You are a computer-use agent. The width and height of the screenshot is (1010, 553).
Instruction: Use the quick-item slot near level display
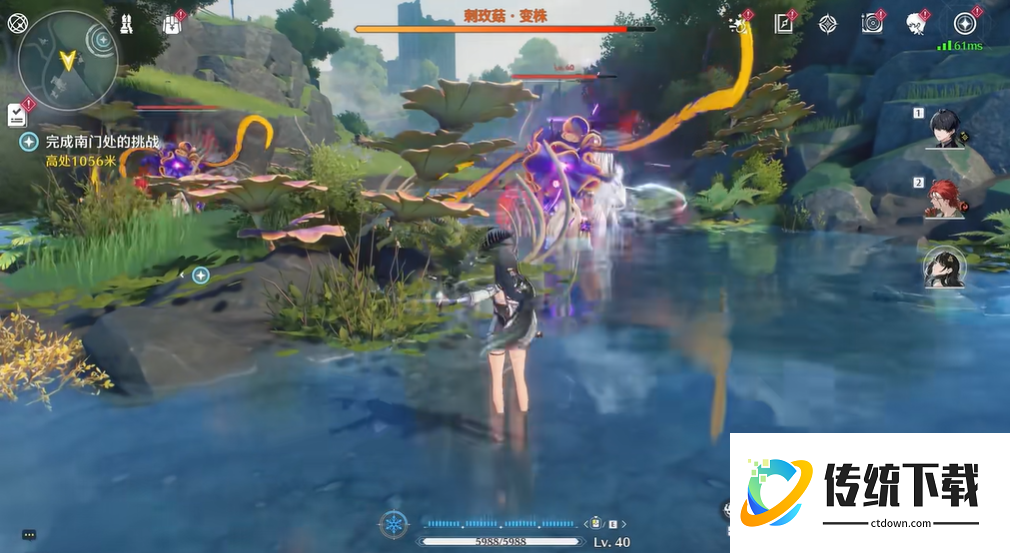[596, 522]
